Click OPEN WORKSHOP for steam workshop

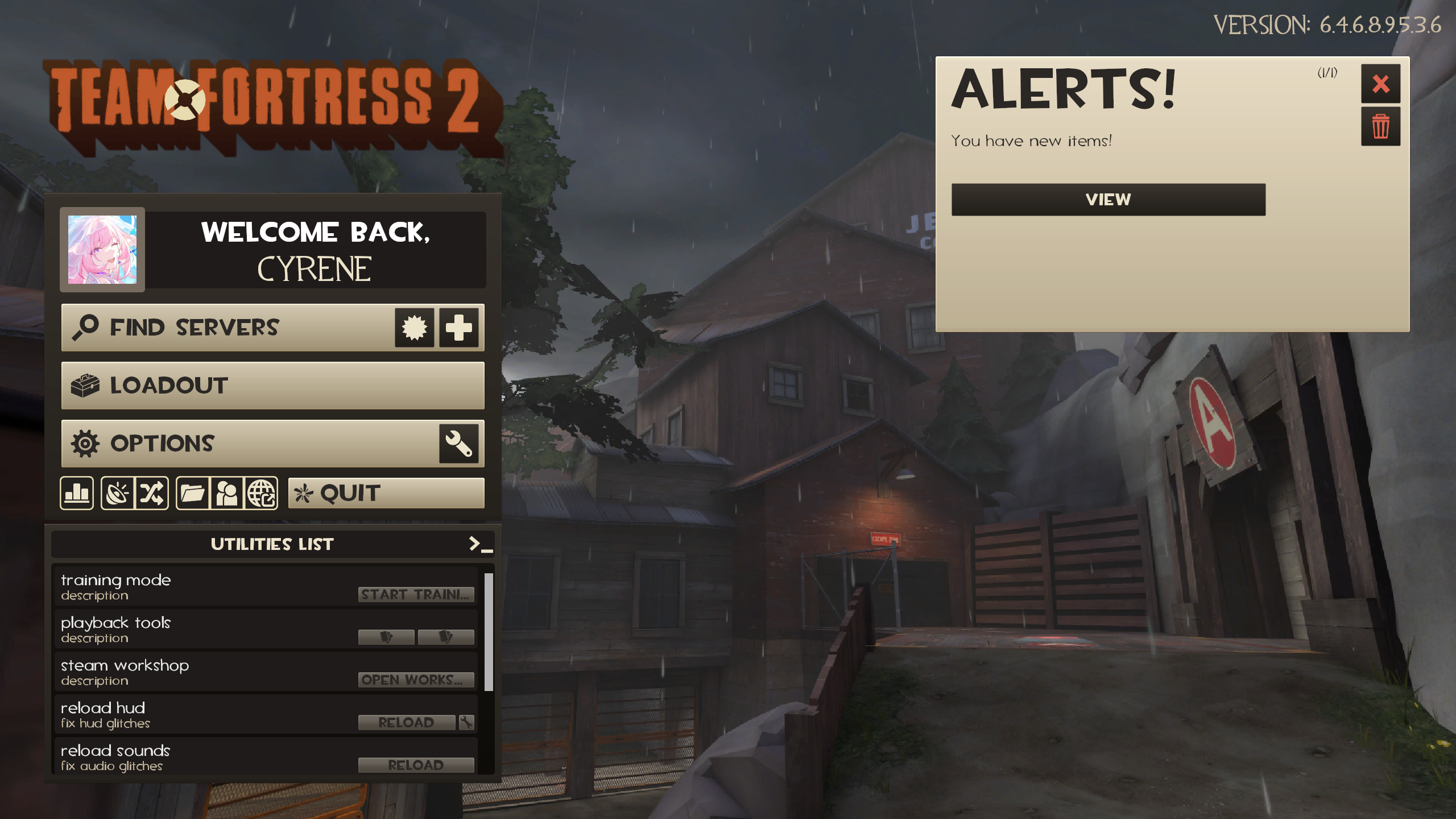point(416,680)
